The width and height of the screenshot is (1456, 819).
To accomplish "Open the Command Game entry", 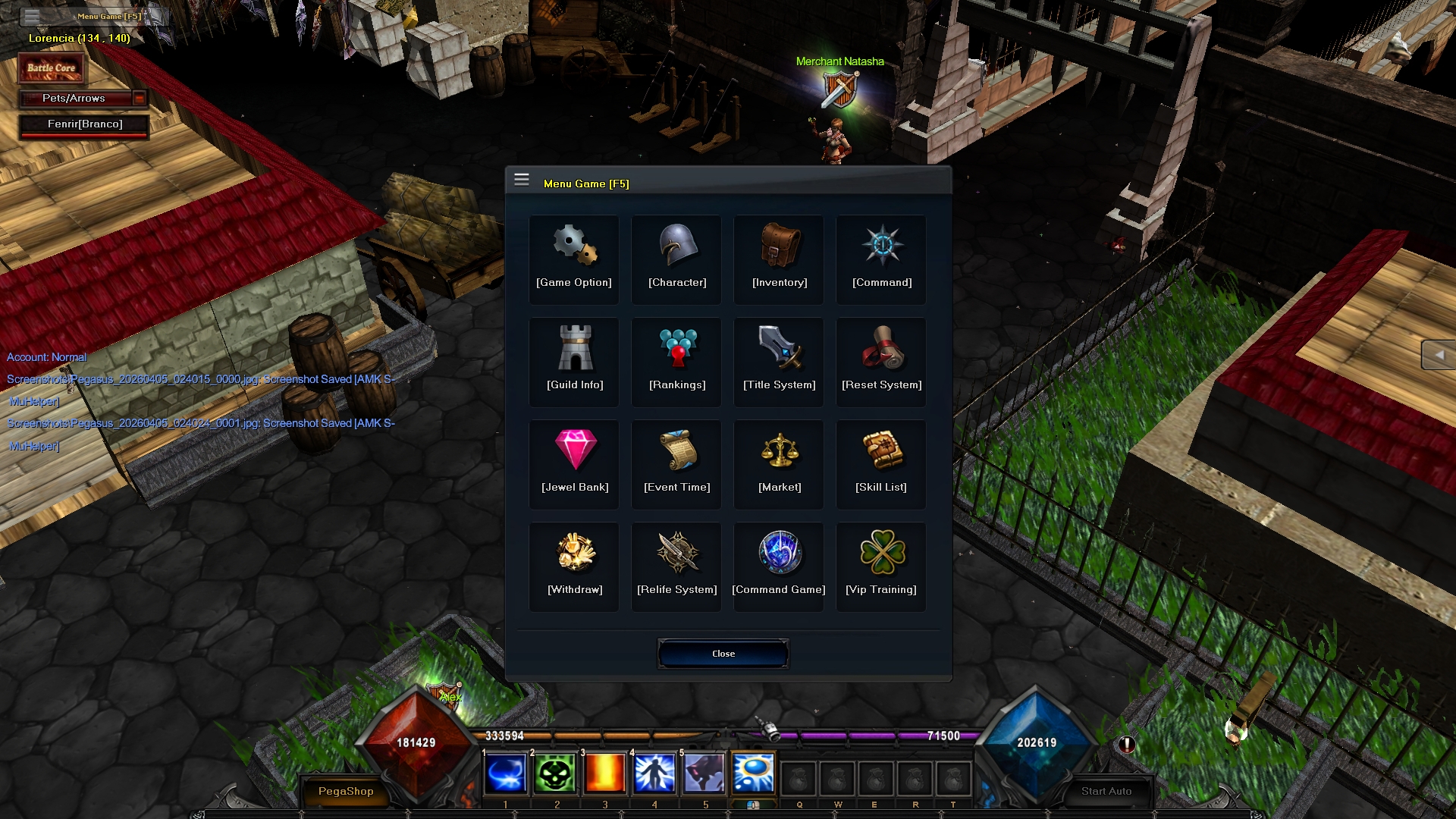I will pos(779,566).
